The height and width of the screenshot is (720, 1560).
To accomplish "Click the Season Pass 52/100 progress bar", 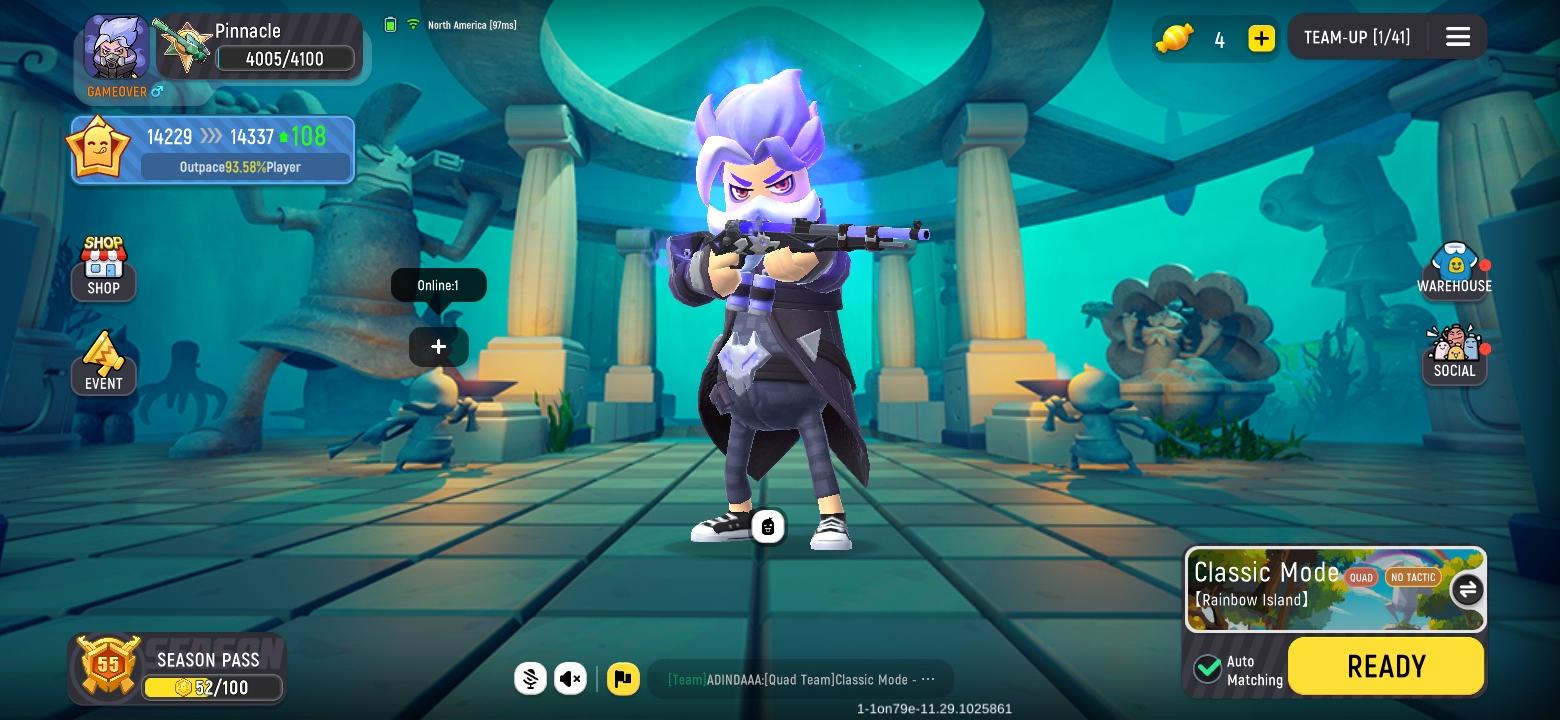I will [213, 687].
